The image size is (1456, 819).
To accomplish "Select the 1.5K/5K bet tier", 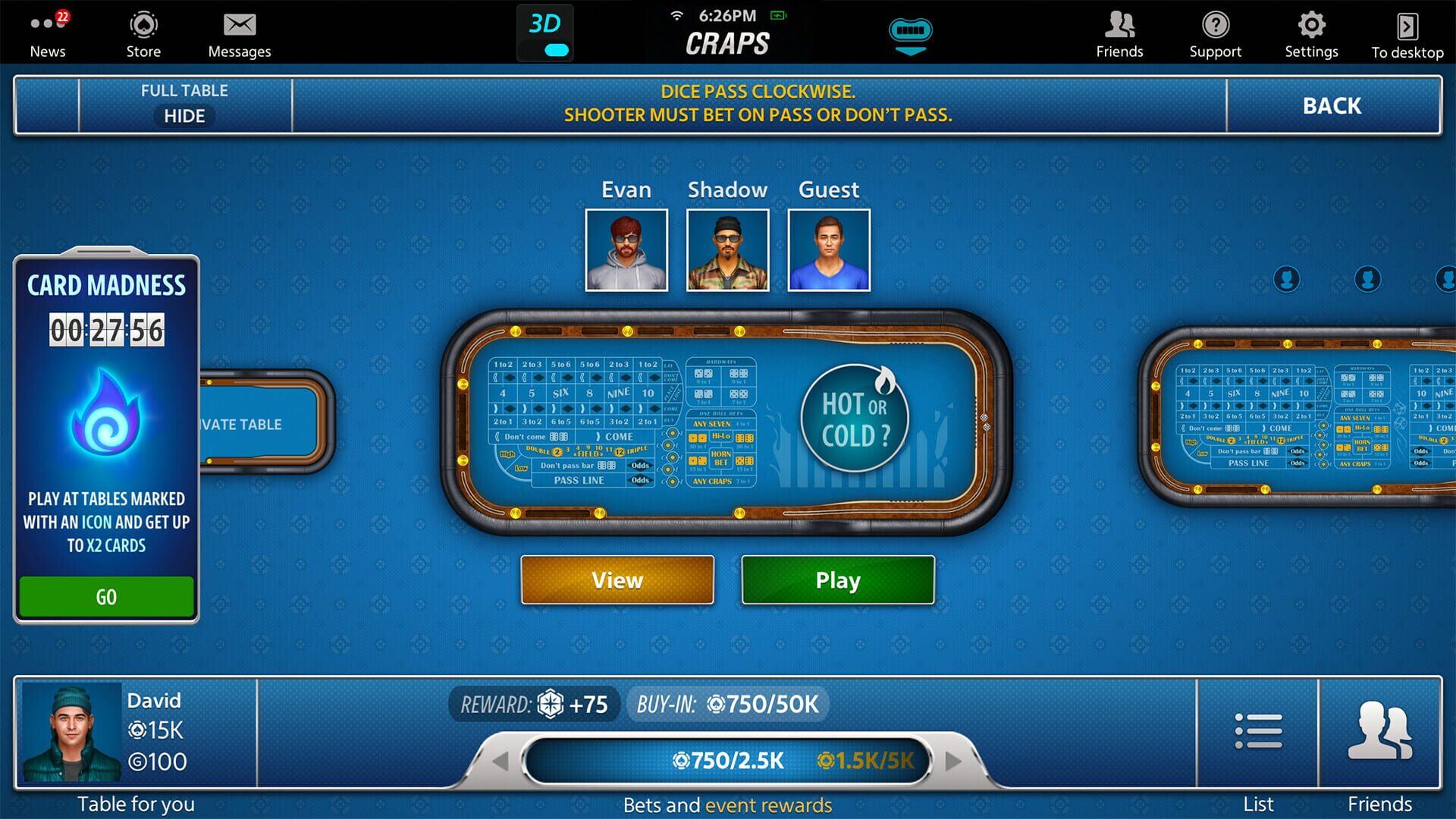I will (867, 759).
